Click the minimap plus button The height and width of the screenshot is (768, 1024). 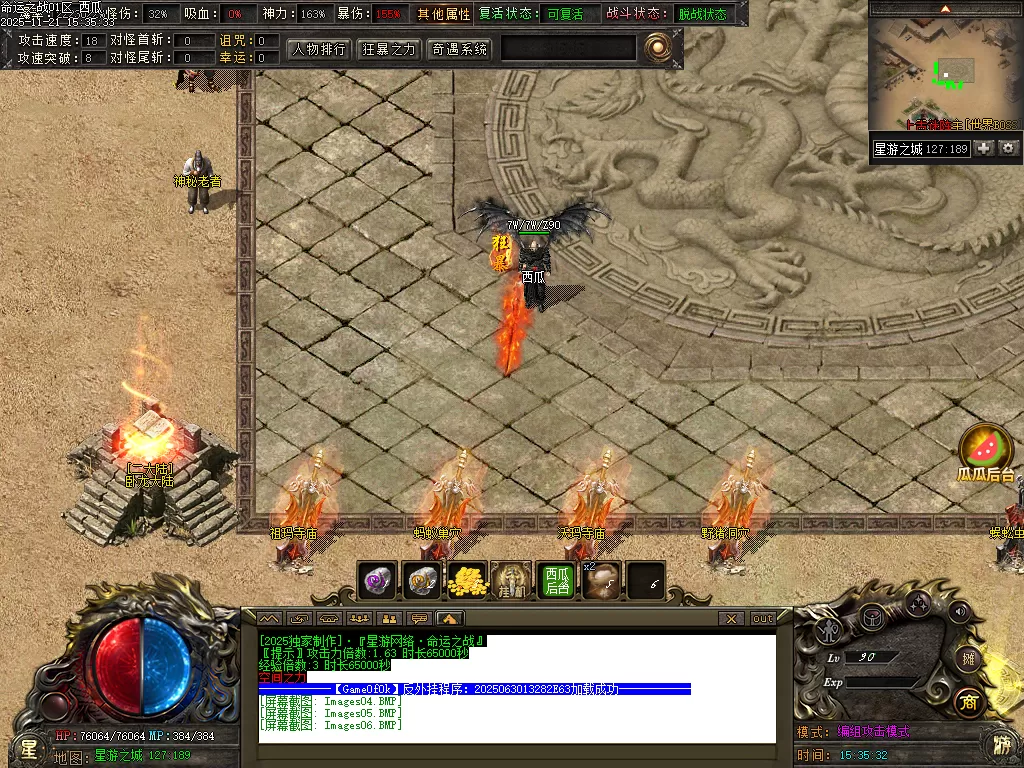pos(984,148)
